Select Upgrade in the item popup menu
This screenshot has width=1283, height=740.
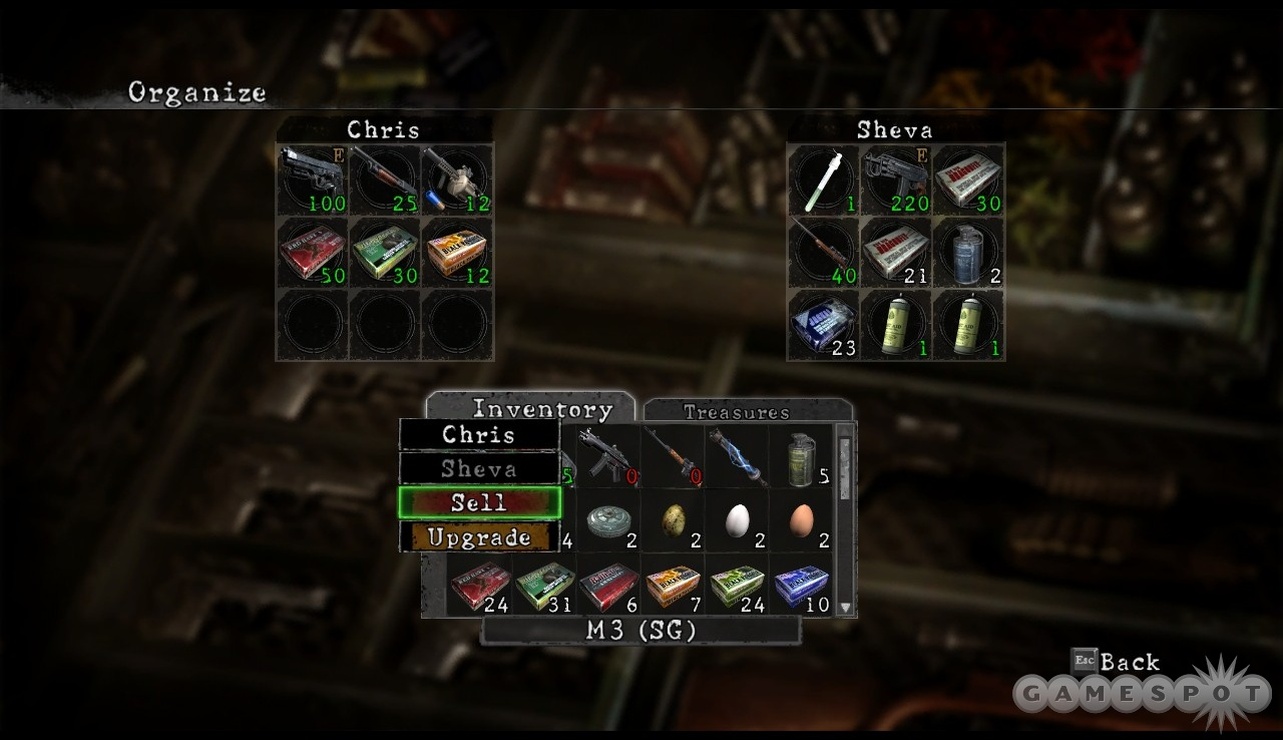pos(479,538)
